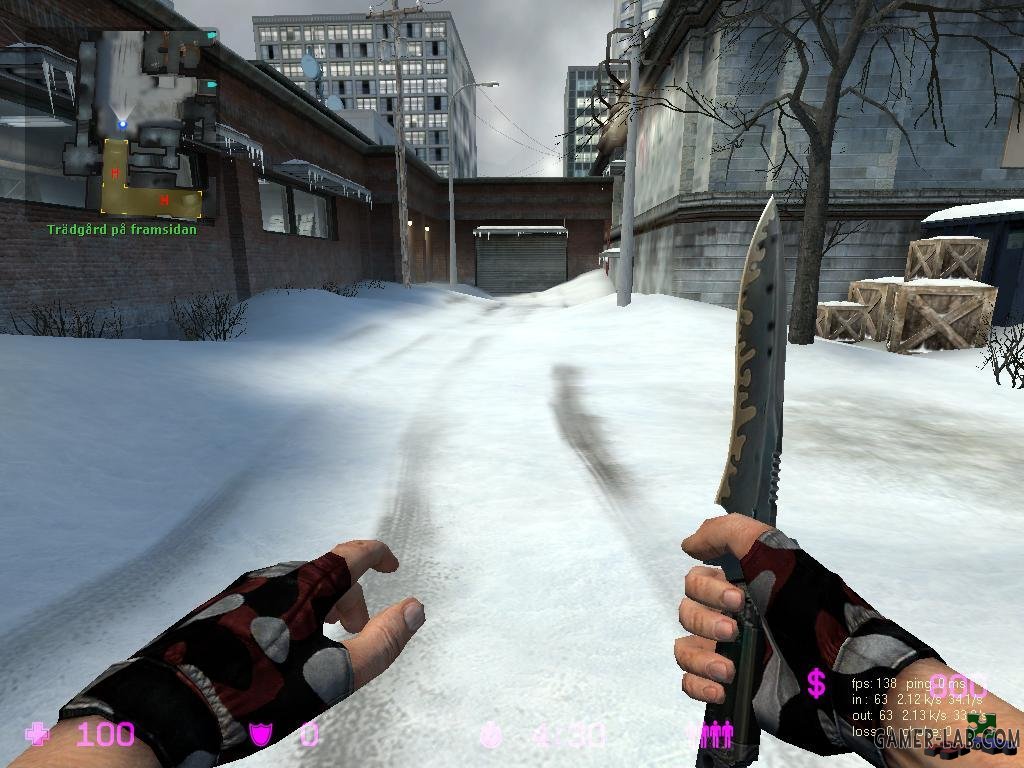Click the dollar sign money icon

817,684
